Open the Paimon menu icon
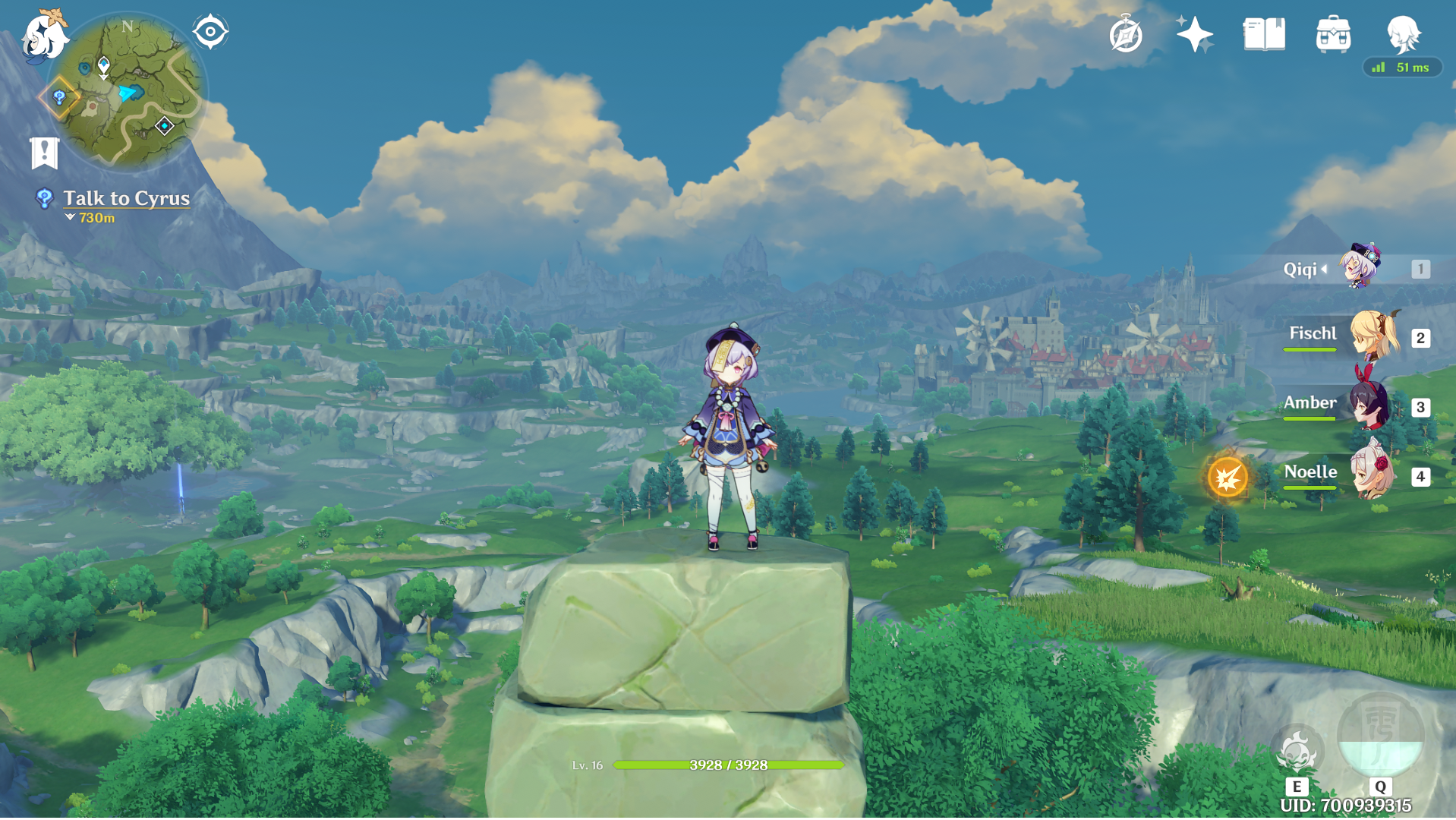 click(x=44, y=36)
